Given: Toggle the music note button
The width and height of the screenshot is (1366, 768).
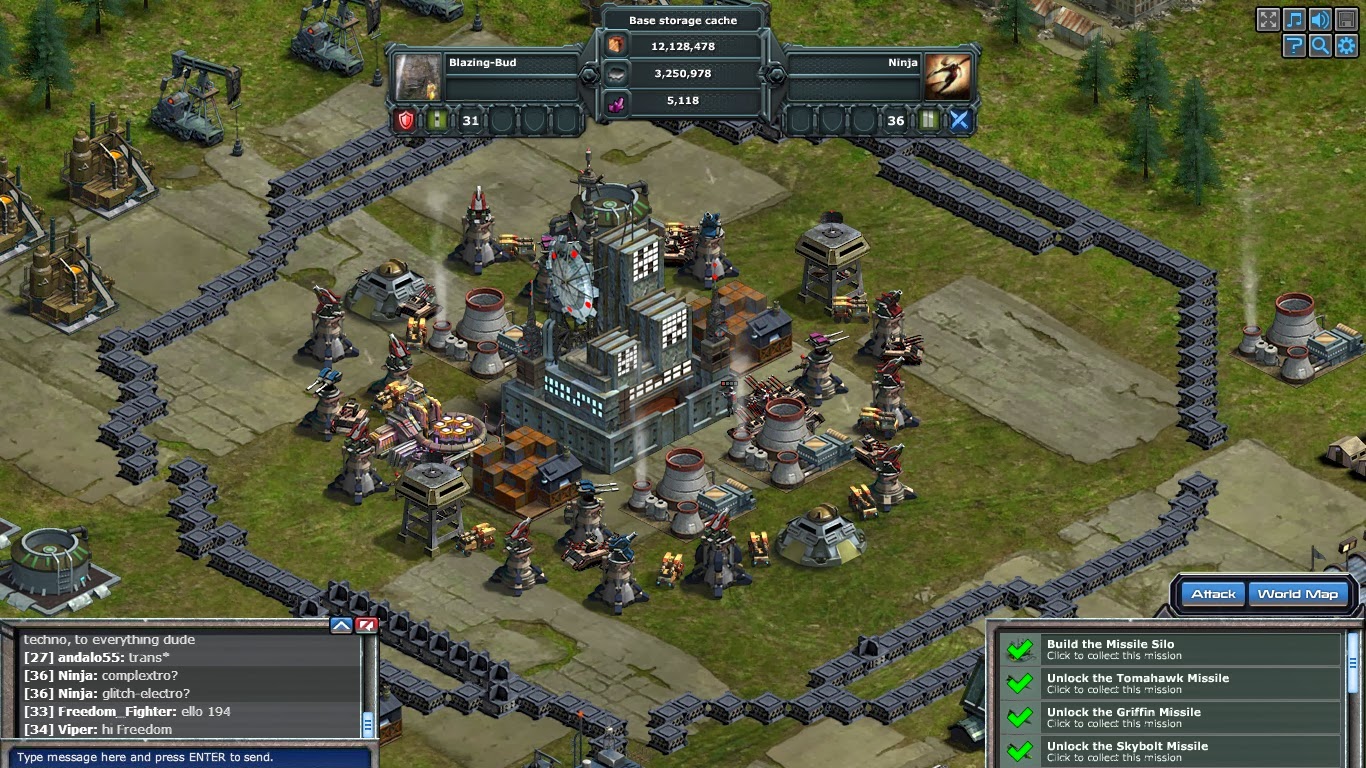Looking at the screenshot, I should (1295, 20).
